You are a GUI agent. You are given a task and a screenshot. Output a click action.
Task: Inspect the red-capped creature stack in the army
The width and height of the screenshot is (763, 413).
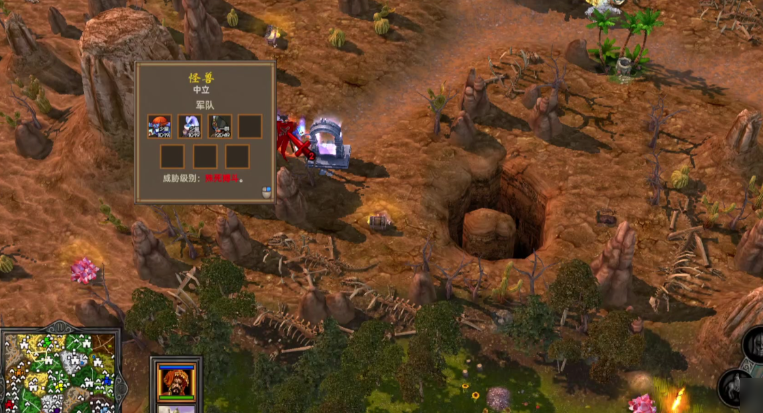[160, 126]
